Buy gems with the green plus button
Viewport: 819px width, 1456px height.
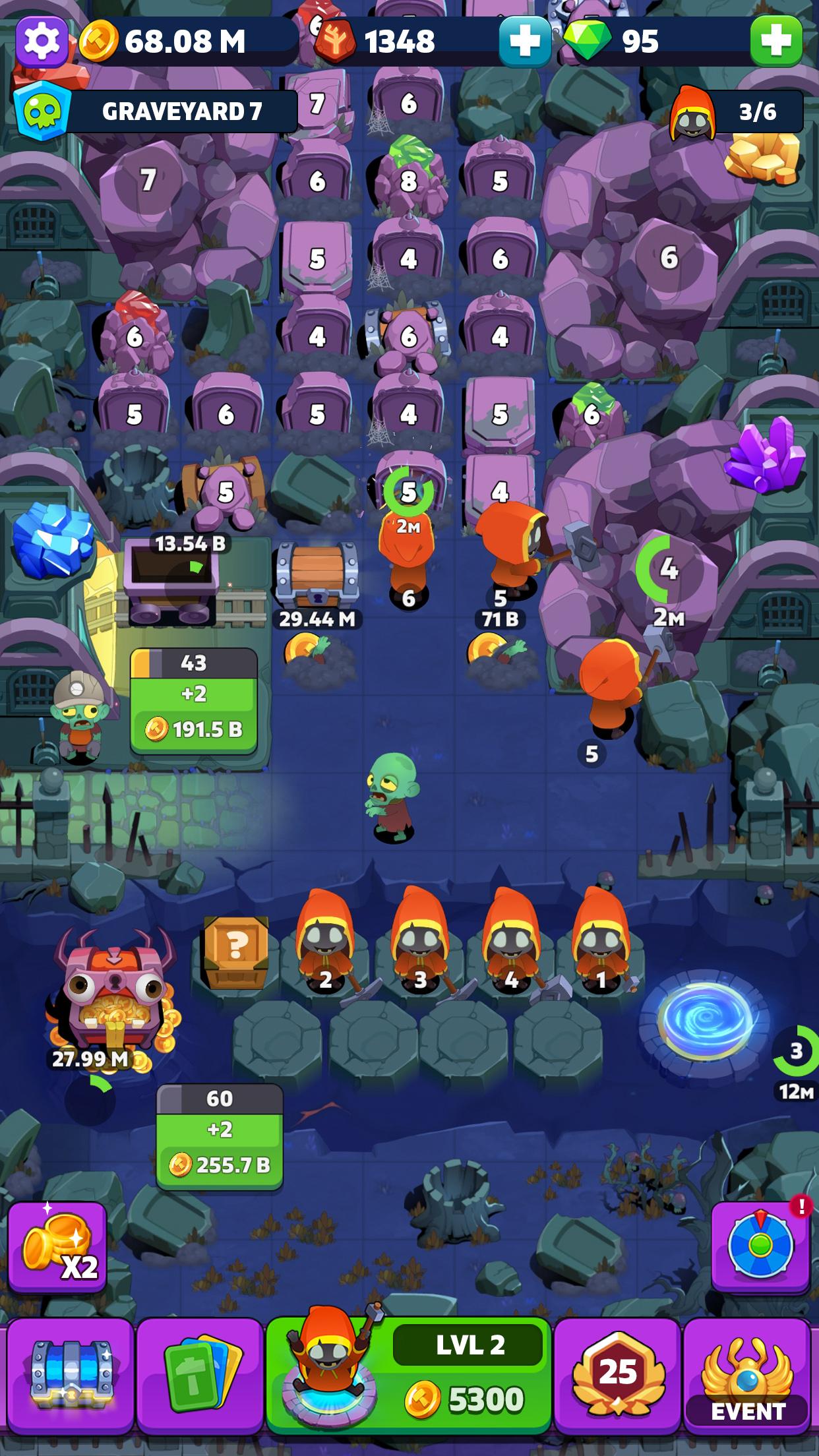(x=776, y=41)
